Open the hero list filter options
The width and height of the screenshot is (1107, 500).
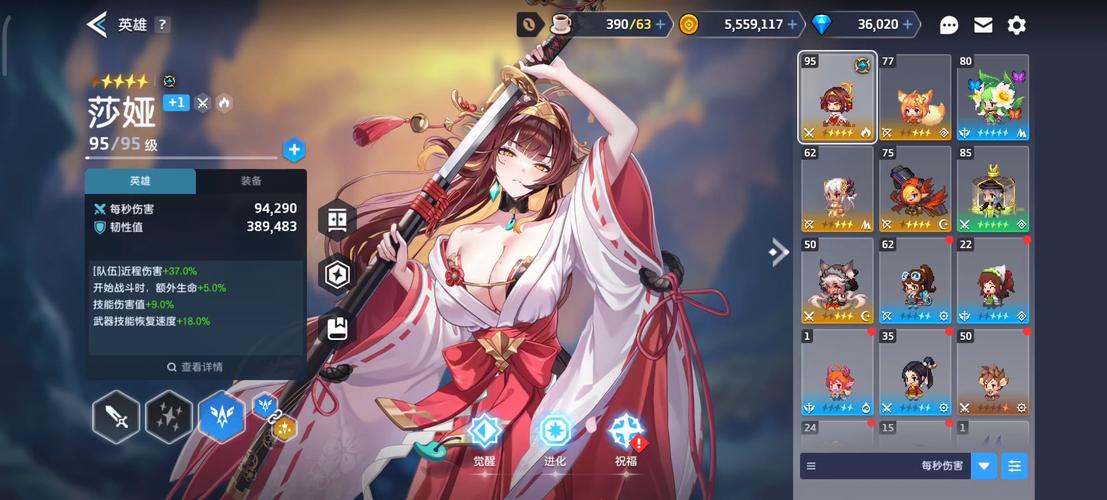pyautogui.click(x=1014, y=466)
